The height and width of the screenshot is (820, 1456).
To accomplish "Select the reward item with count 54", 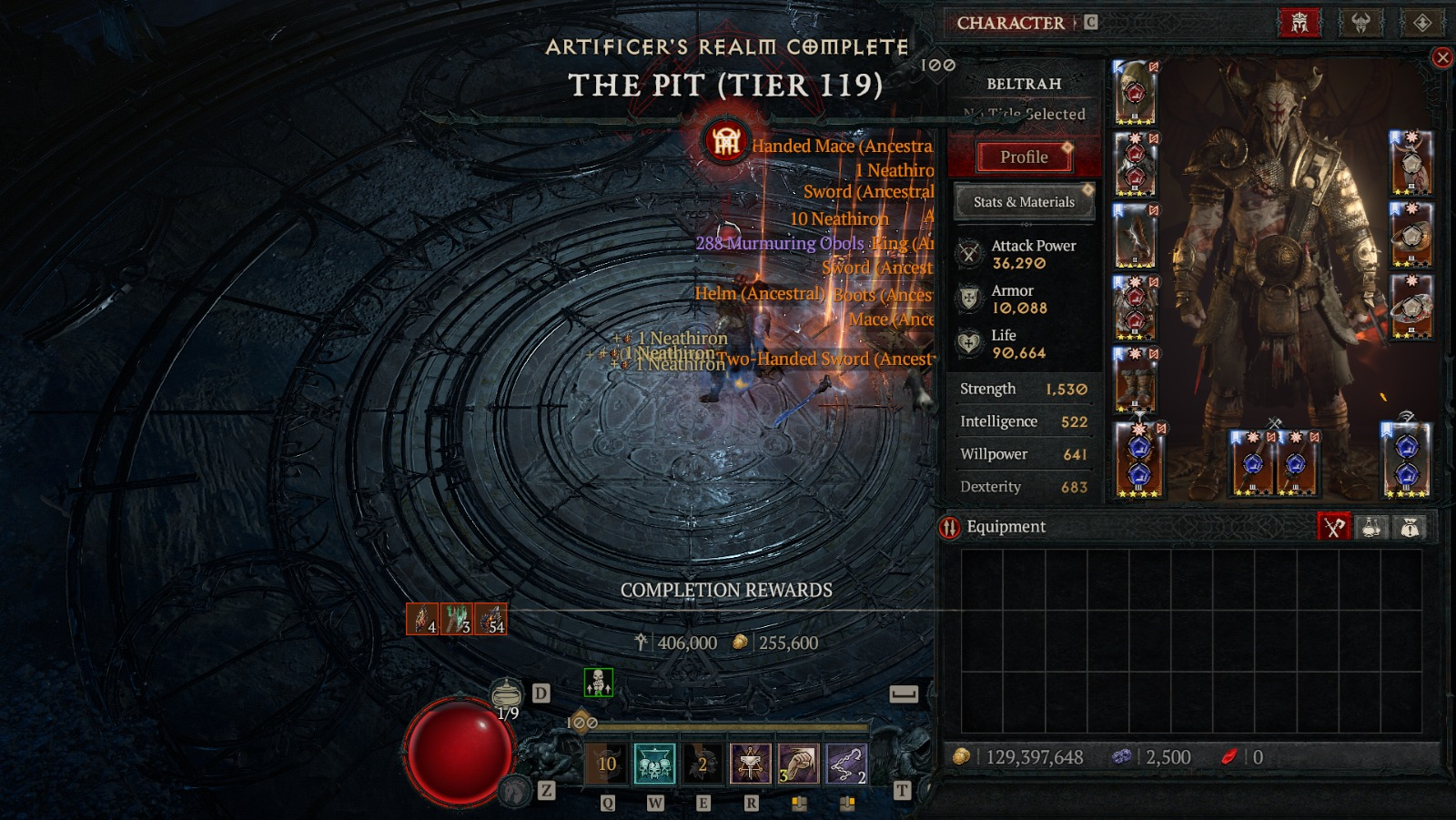I will tap(491, 619).
